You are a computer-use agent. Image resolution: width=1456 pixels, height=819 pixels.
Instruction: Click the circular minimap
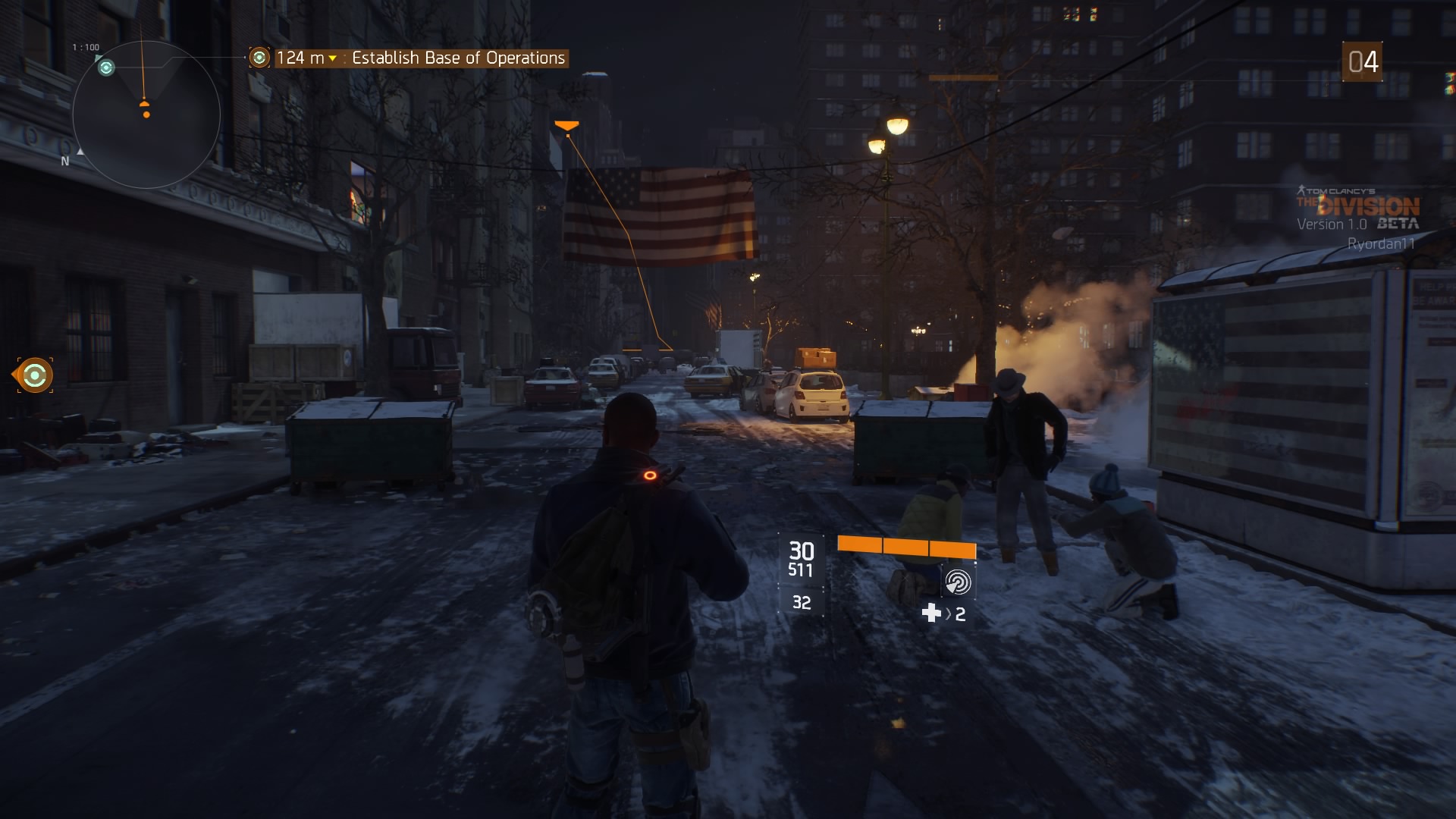146,115
